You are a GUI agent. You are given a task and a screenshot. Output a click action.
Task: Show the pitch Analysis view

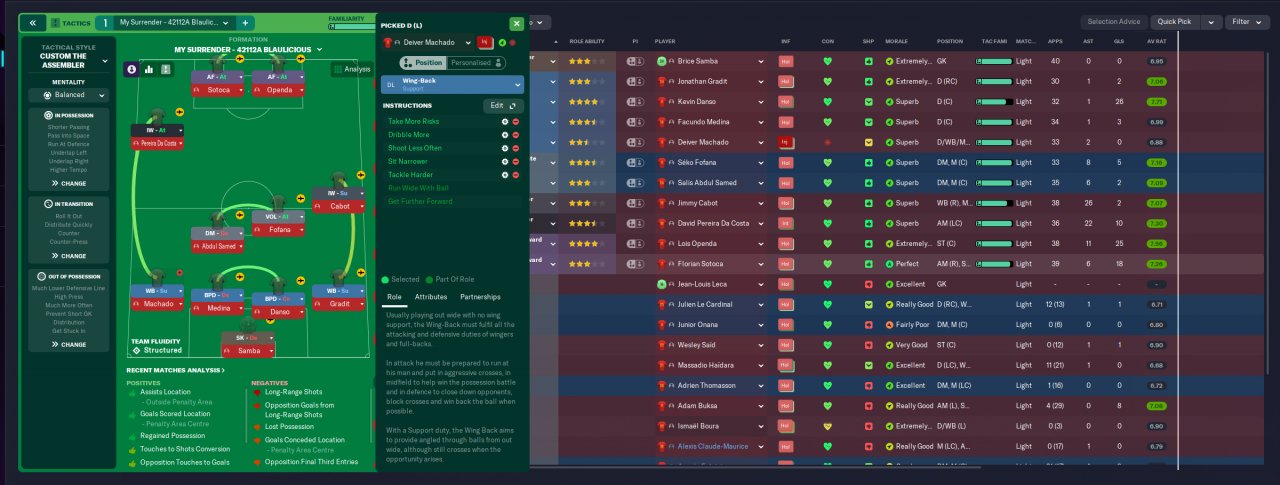[x=352, y=69]
